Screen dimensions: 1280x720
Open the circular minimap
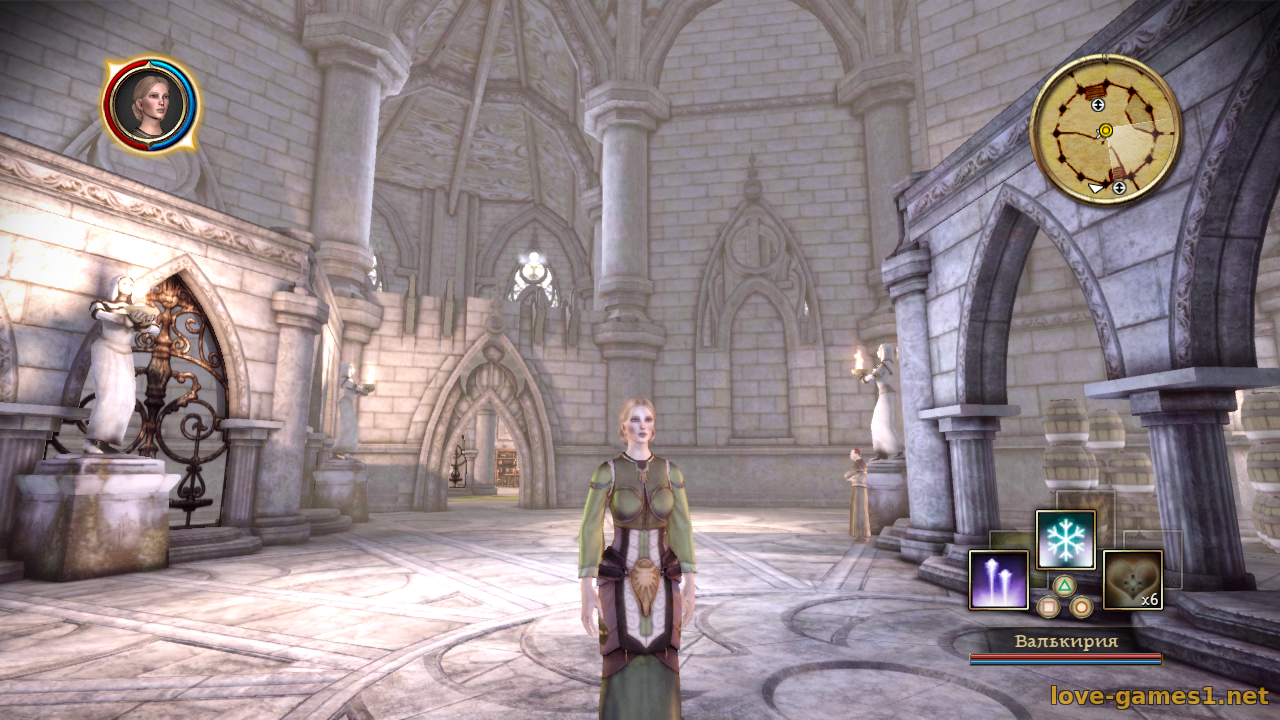[x=1105, y=129]
